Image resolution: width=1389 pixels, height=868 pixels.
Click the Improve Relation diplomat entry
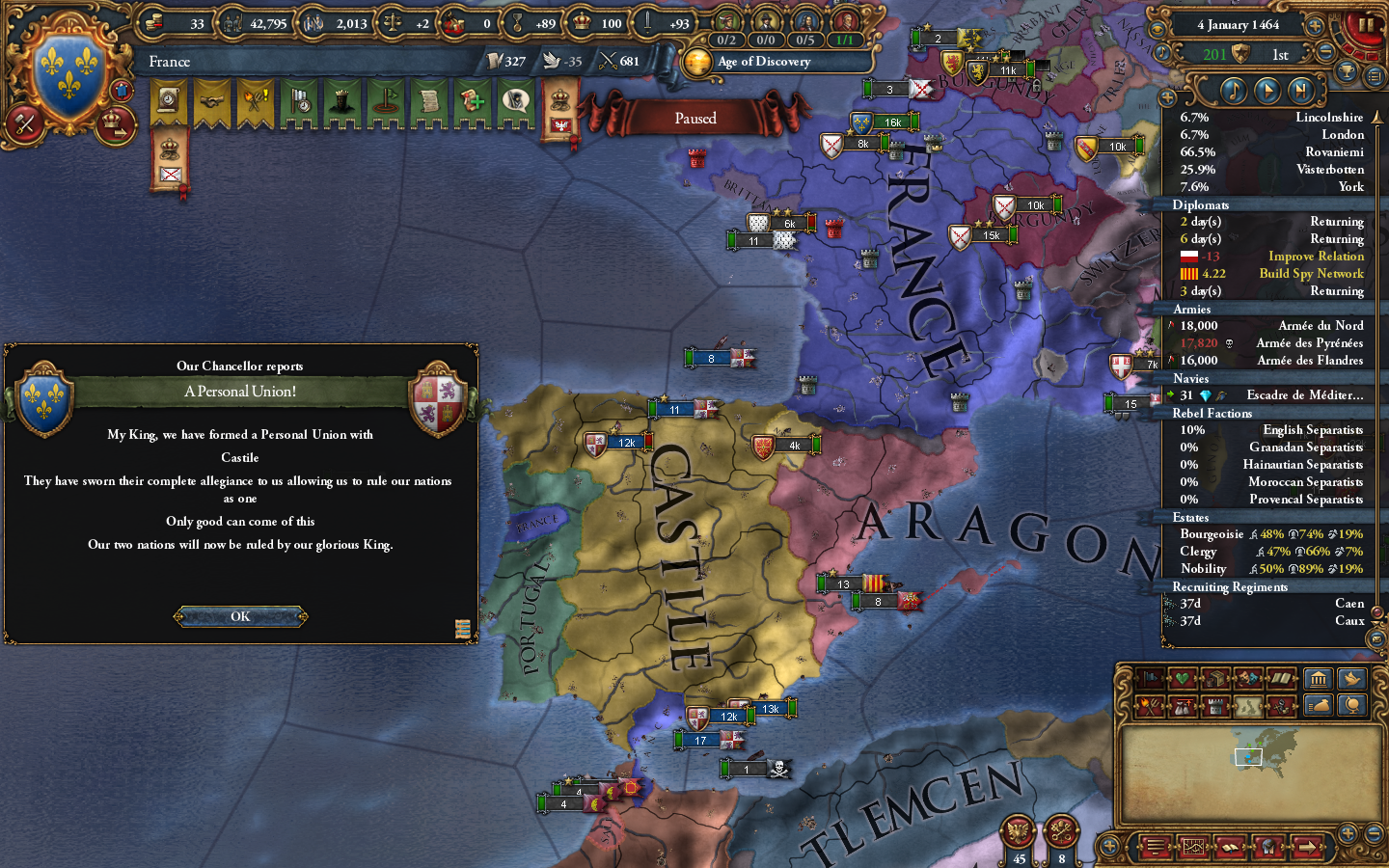pos(1316,256)
